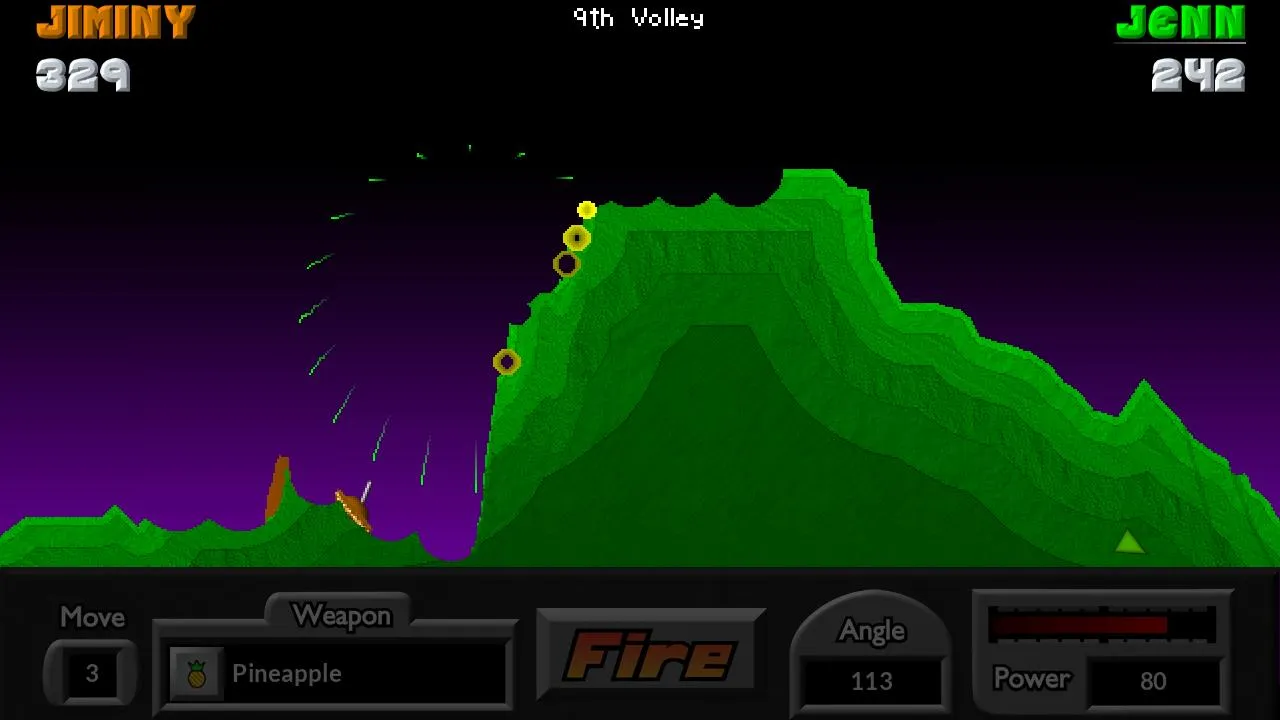Open the Pineapple weapon selector

(x=335, y=673)
